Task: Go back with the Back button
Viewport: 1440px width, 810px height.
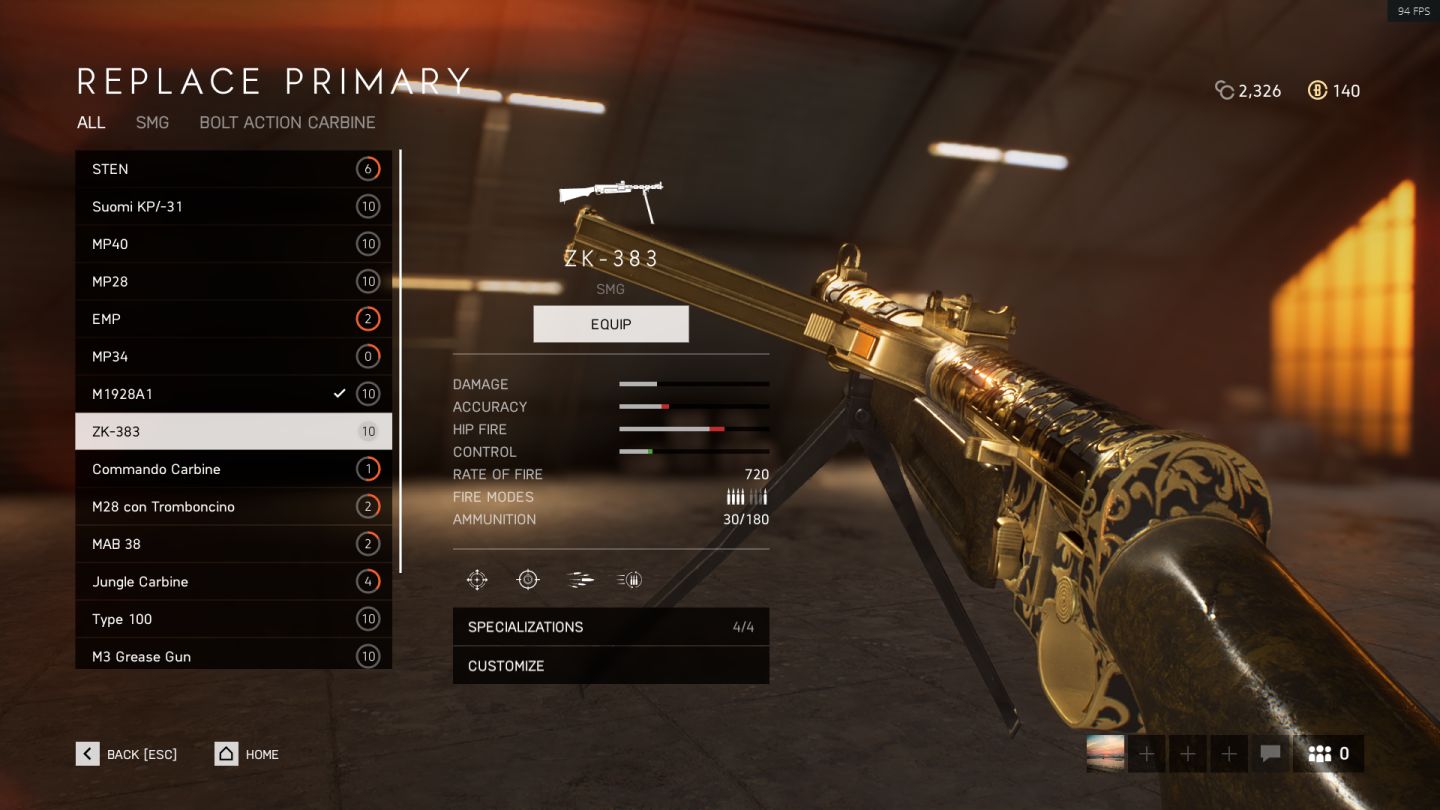Action: coord(127,754)
